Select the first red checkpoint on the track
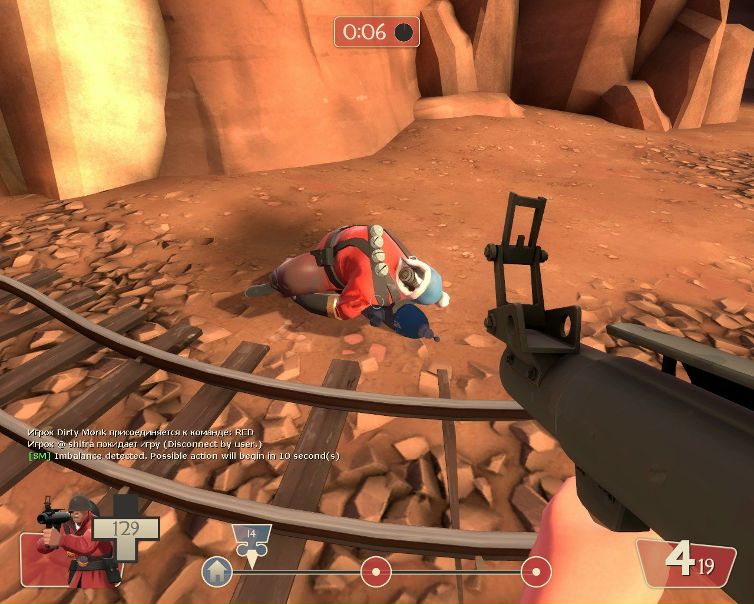Screen dimensions: 754x604 [x=376, y=572]
